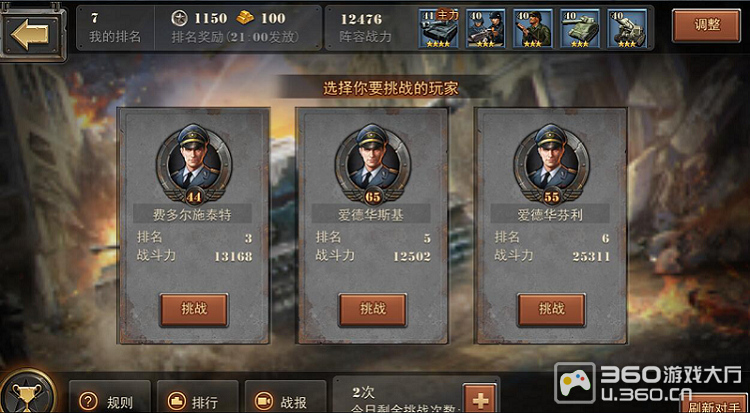
Task: Challenge player 爱德华芬利
Action: coord(551,309)
